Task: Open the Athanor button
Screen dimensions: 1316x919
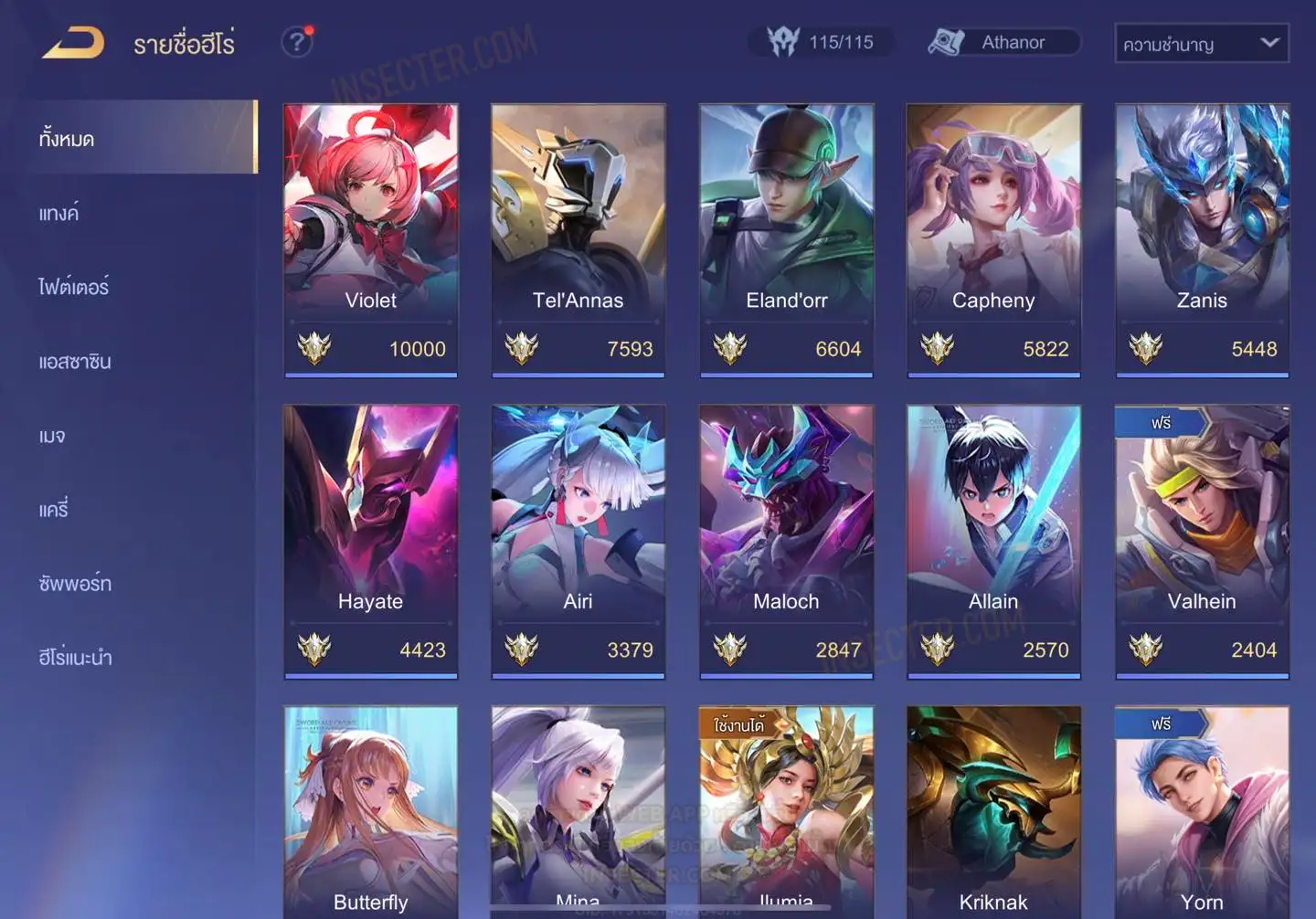Action: pos(1003,42)
